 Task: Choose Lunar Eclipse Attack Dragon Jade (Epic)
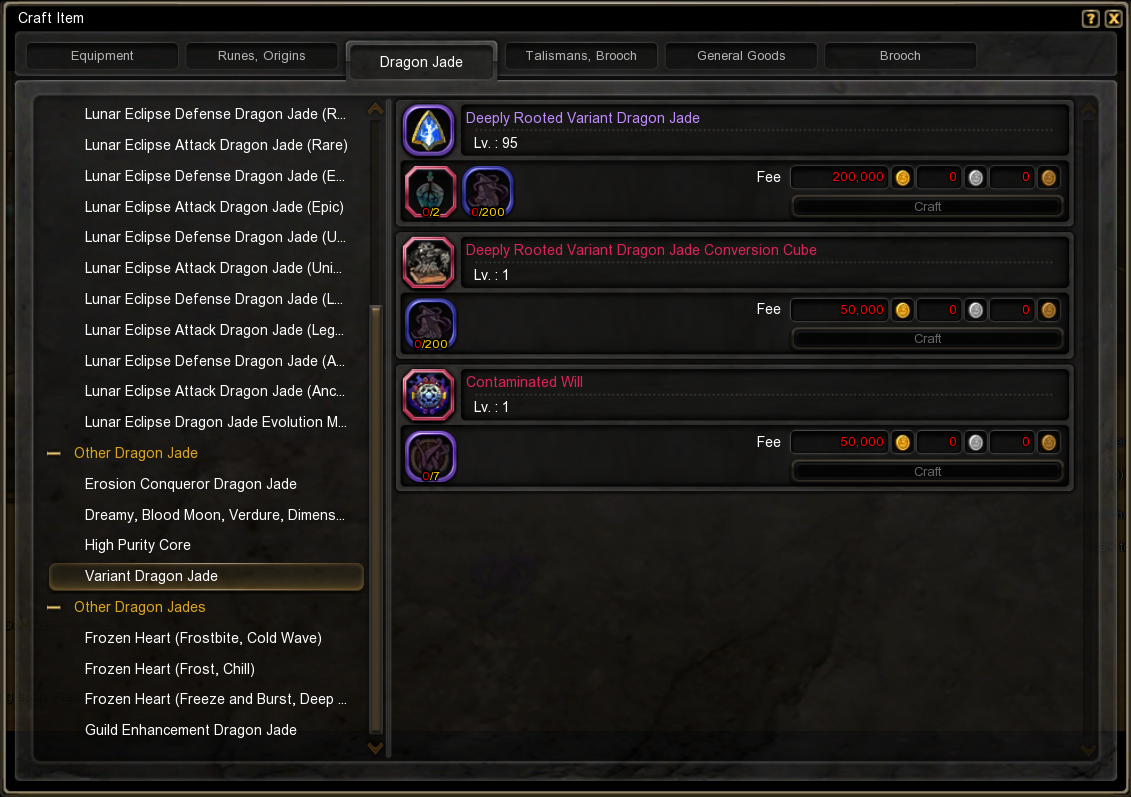(214, 207)
